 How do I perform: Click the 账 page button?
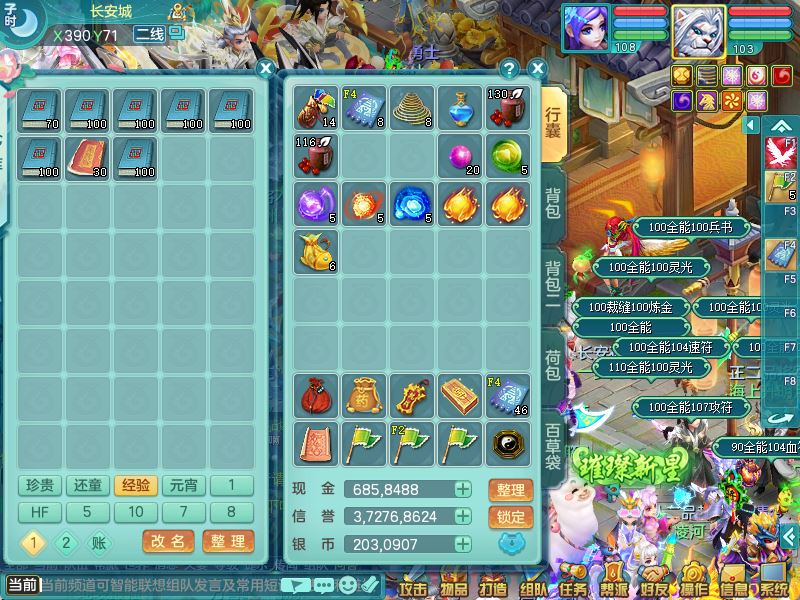coord(99,543)
